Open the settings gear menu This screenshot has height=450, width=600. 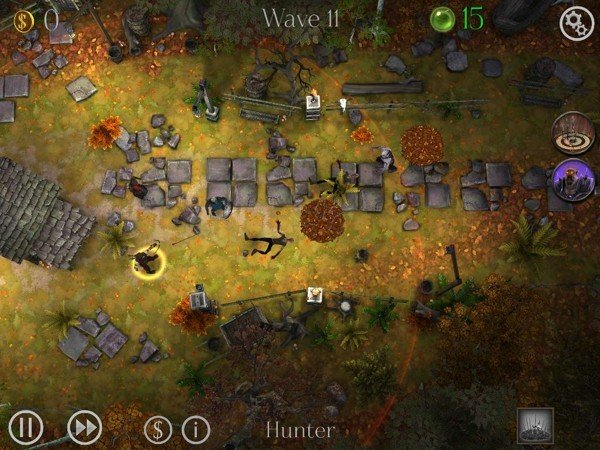click(x=576, y=24)
